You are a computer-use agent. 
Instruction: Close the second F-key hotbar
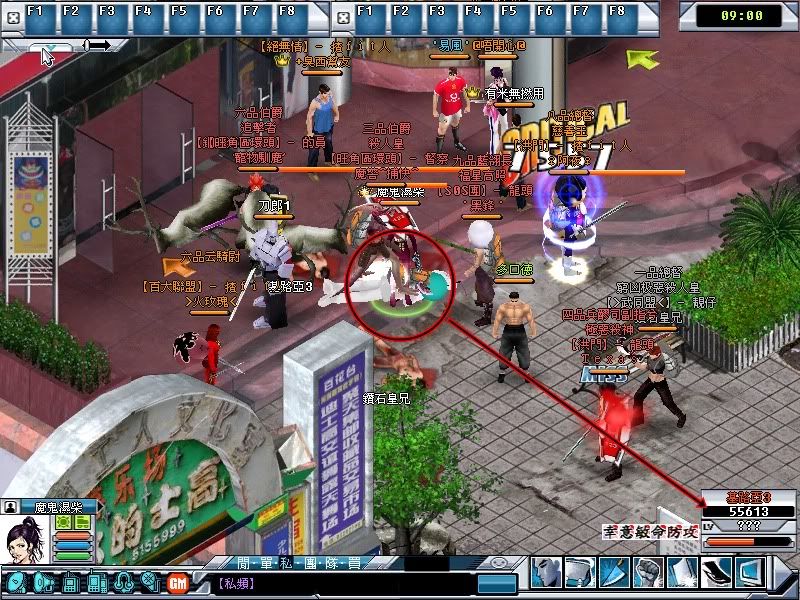click(342, 17)
